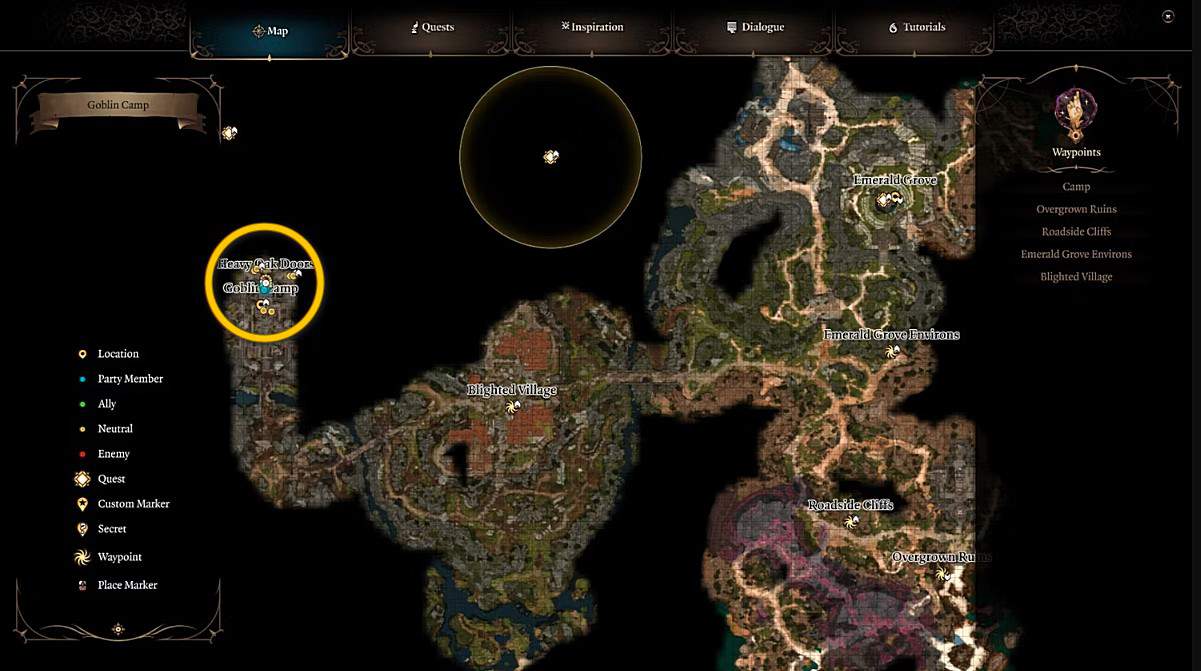This screenshot has width=1201, height=671.
Task: Select Blighted Village in the Waypoints list
Action: pos(1076,277)
